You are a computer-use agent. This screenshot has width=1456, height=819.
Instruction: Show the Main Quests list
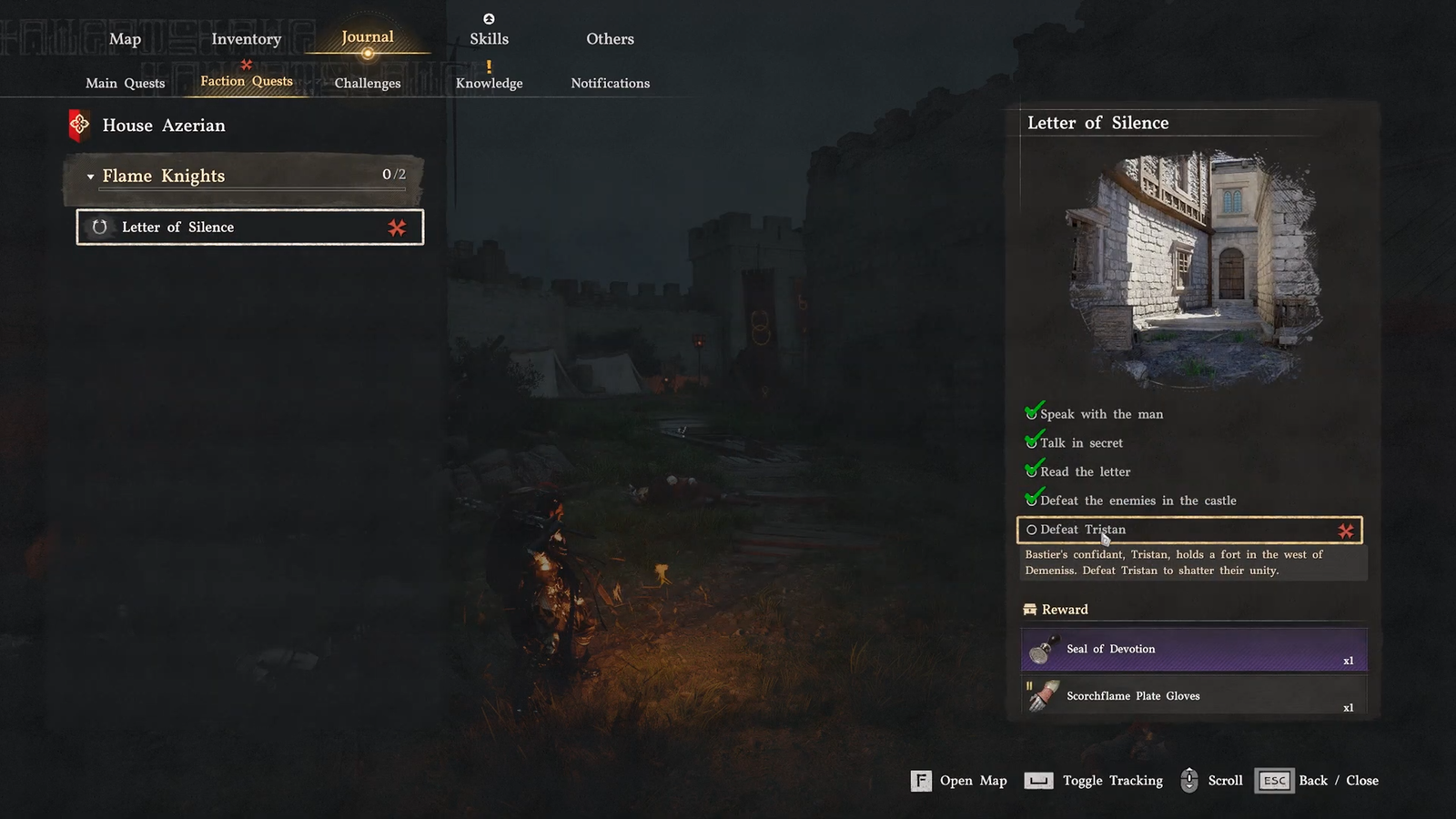[125, 83]
